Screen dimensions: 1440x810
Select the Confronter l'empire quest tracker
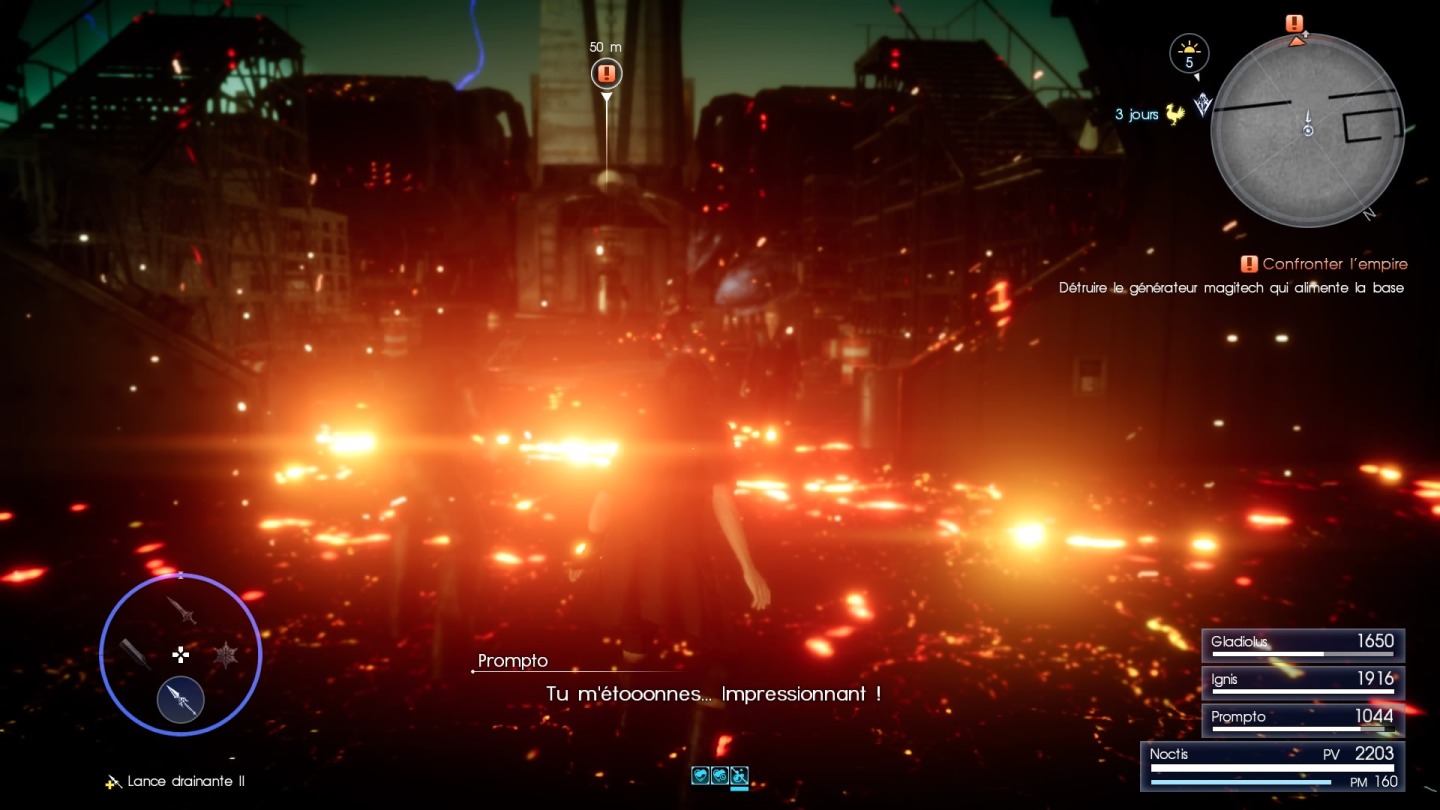[1324, 264]
